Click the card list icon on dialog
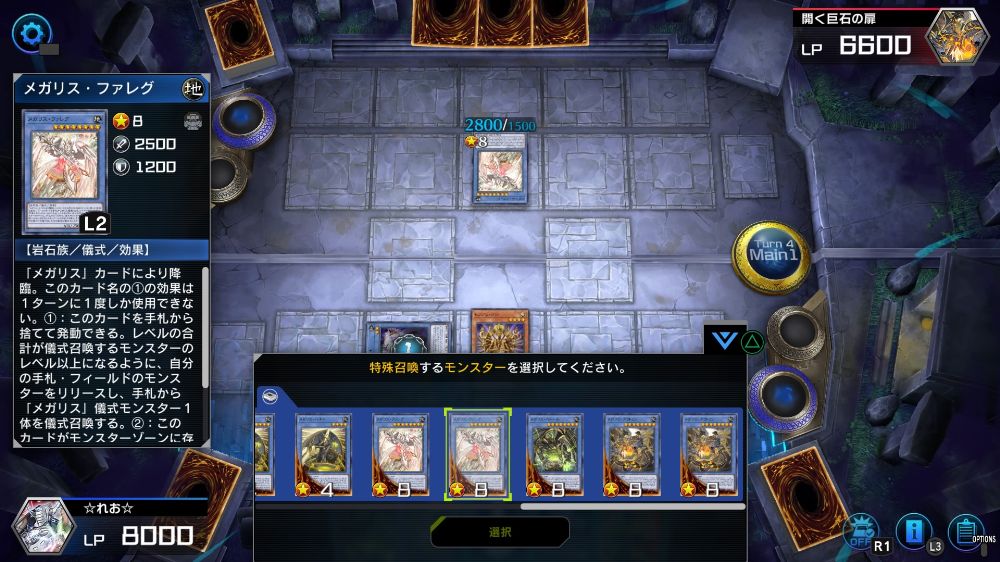1000x562 pixels. coord(269,395)
